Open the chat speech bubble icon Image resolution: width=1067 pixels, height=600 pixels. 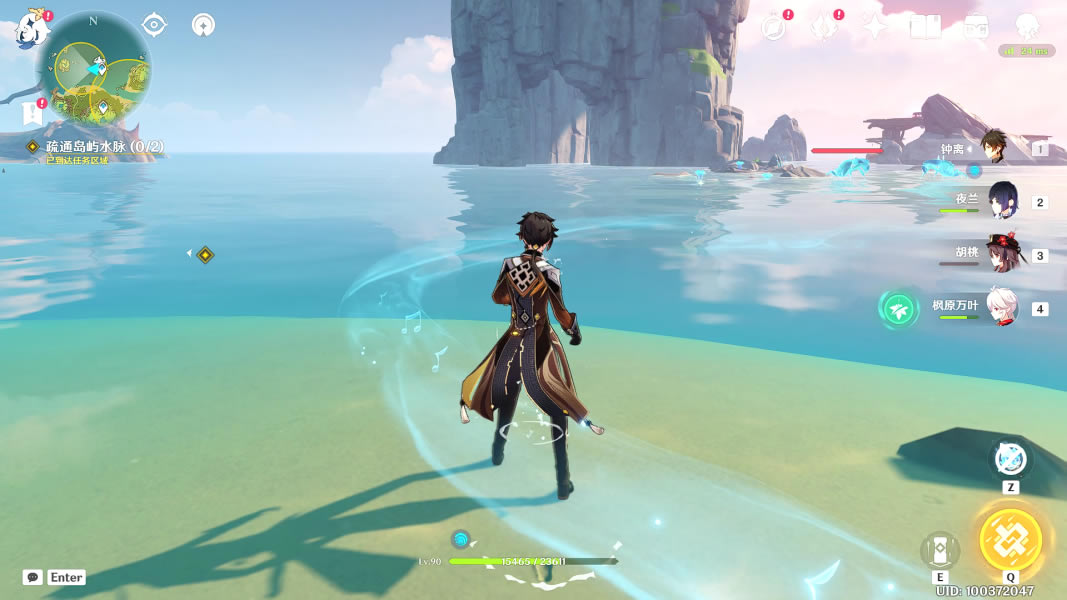33,577
